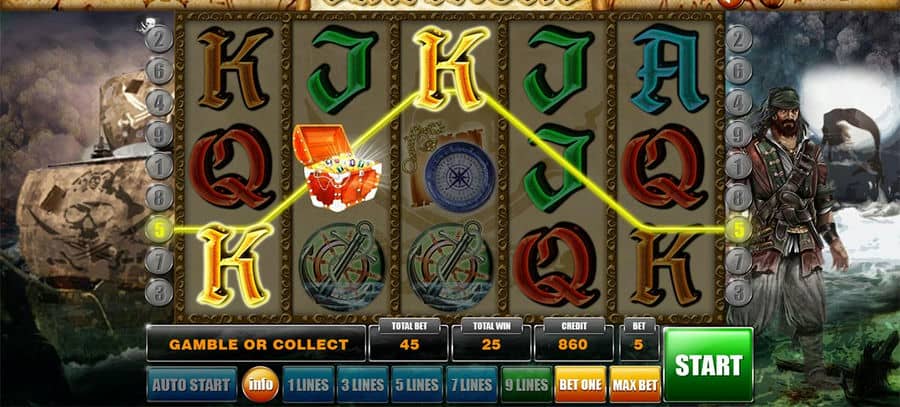Viewport: 900px width, 407px height.
Task: Choose the 3 LINES button
Action: [x=361, y=384]
